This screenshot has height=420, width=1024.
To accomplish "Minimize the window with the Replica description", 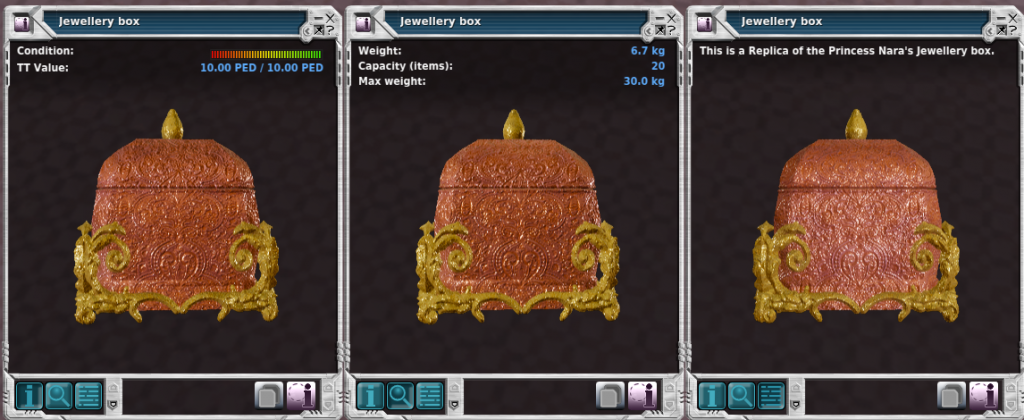I will click(999, 17).
